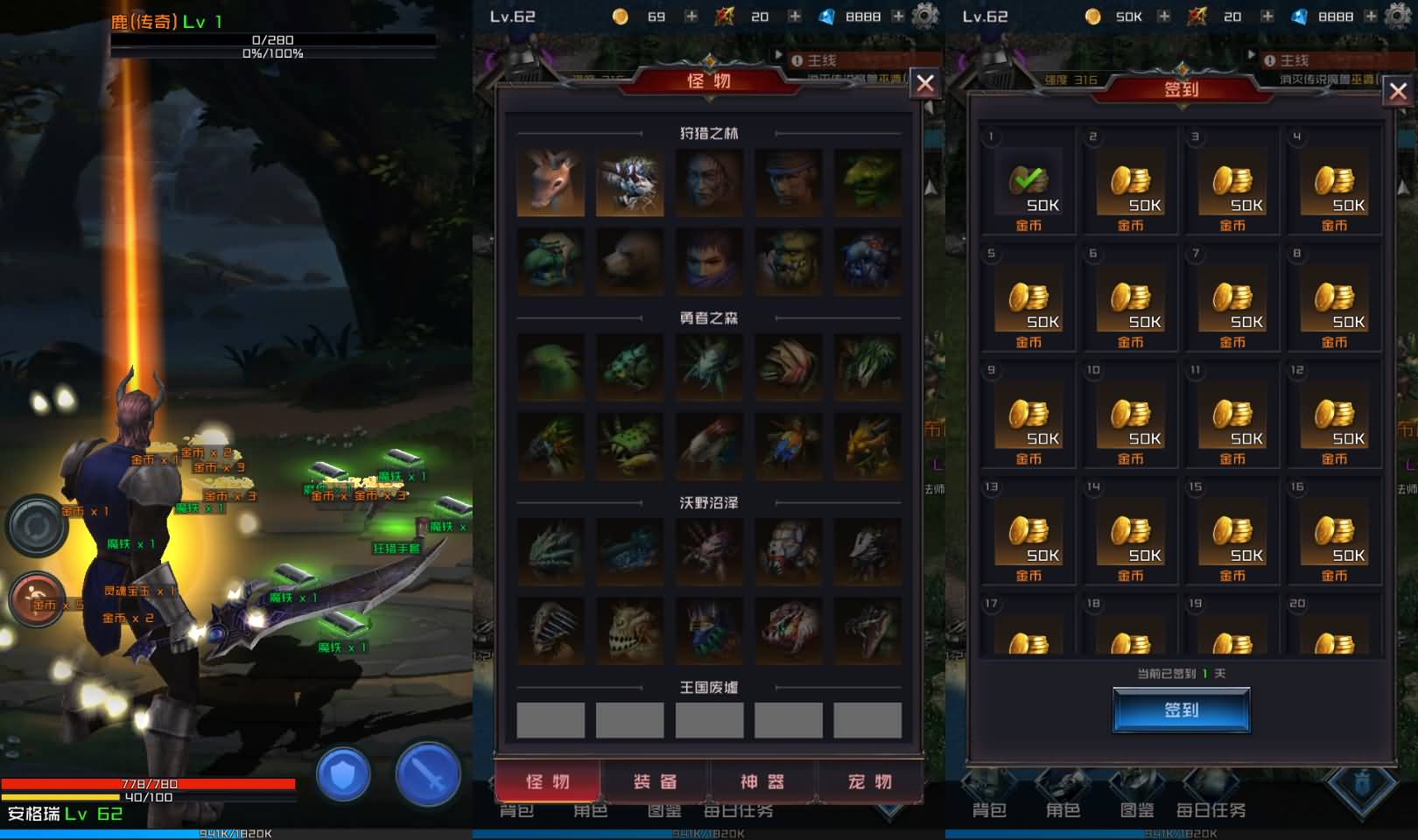Image resolution: width=1418 pixels, height=840 pixels.
Task: Select the day 8 gold coin reward
Action: coord(1334,300)
